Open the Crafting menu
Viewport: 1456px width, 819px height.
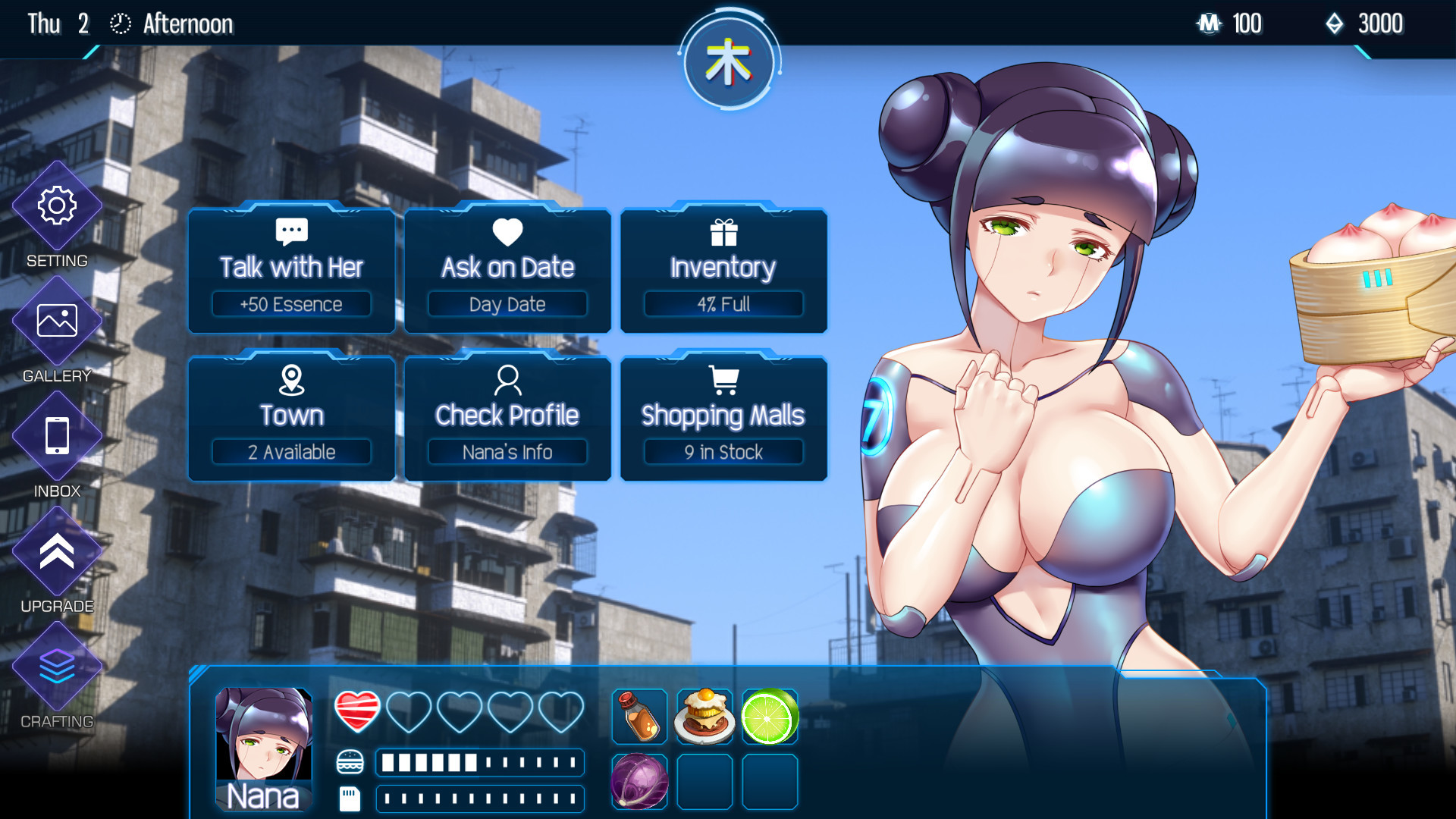[57, 667]
